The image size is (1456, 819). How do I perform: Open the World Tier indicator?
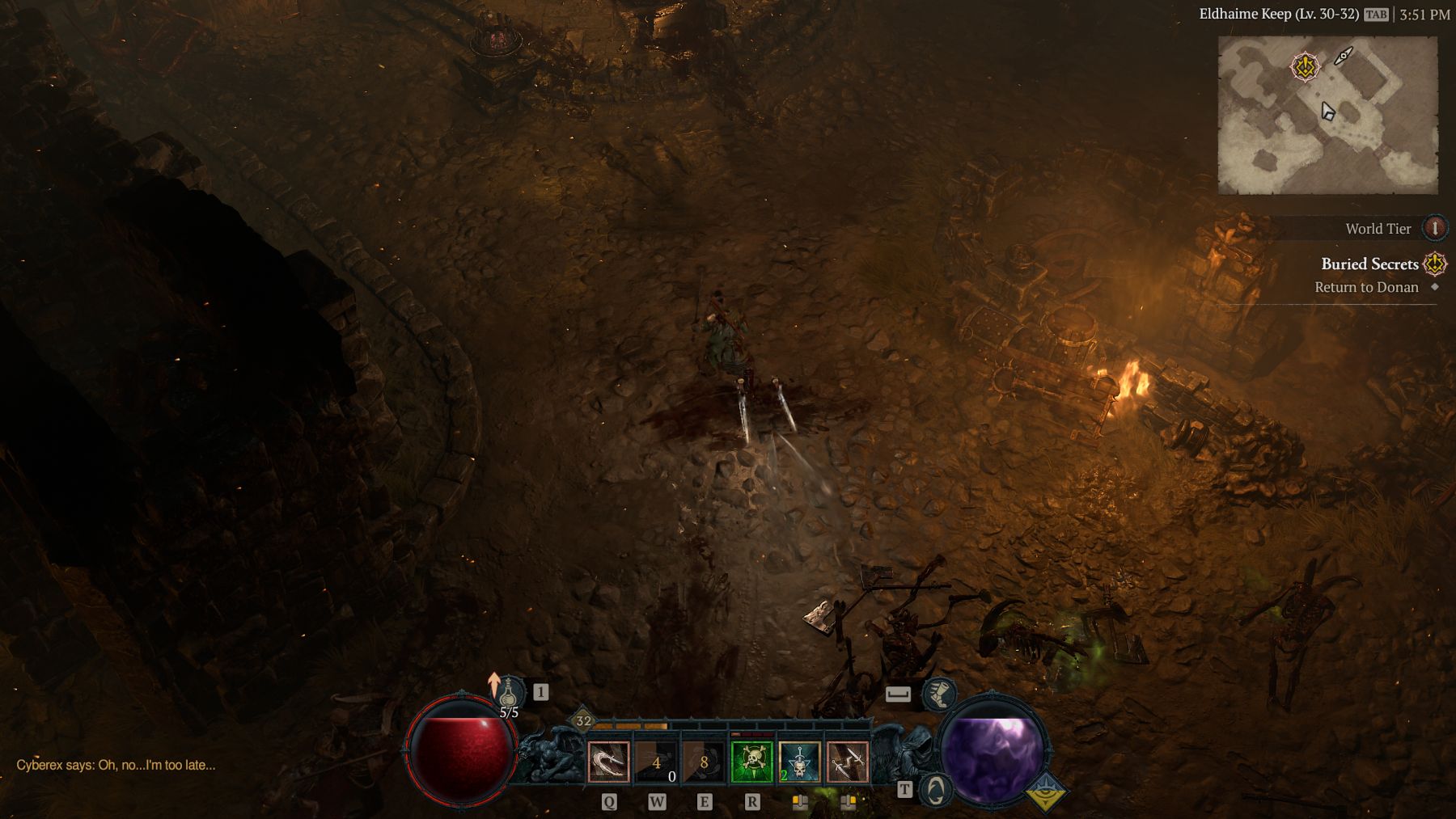[x=1434, y=229]
